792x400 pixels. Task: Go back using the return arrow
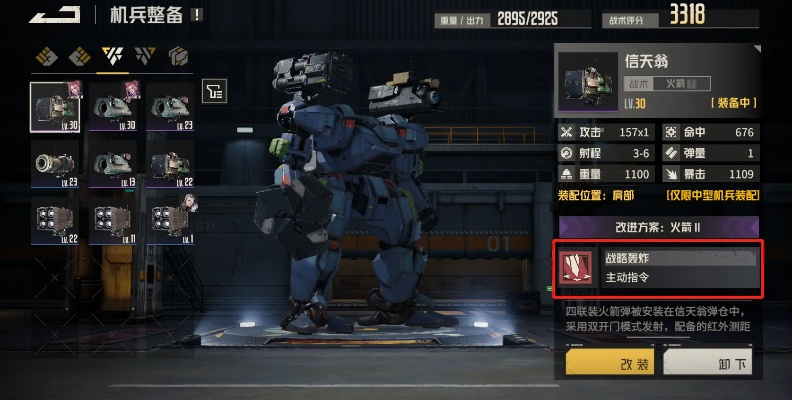[x=54, y=13]
